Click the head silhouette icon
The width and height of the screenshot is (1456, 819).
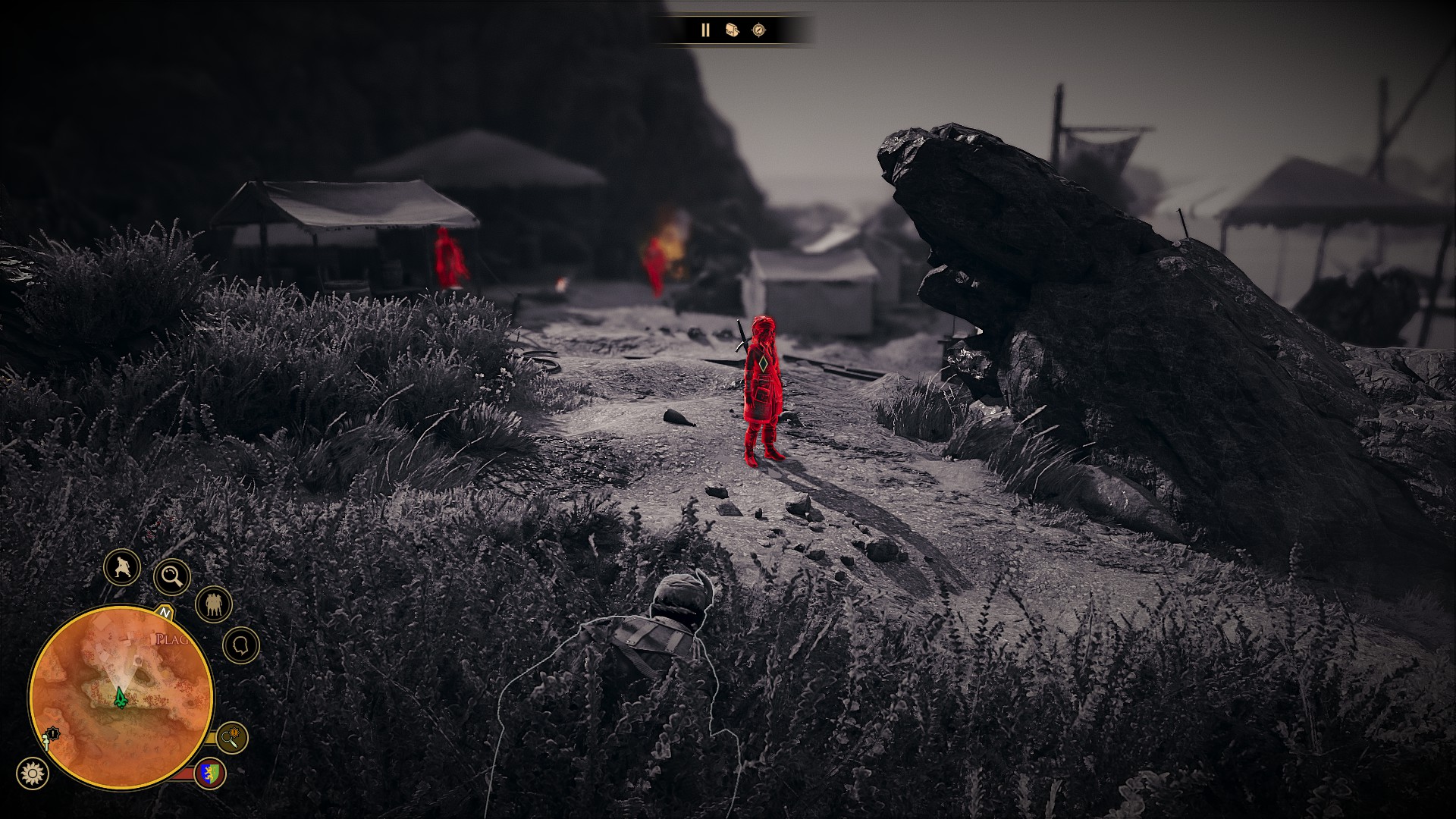point(241,645)
